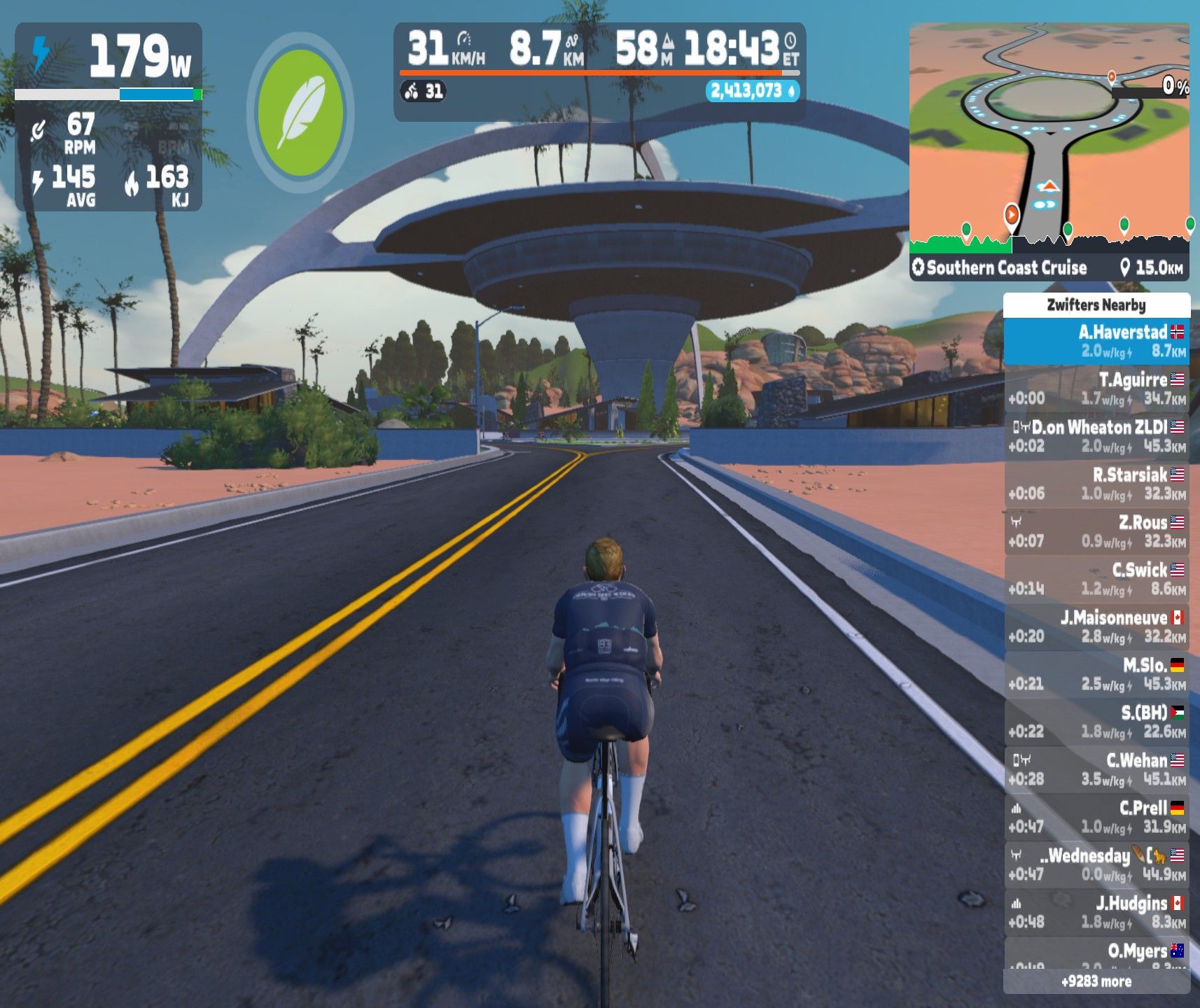Select T.Aguirre in Zwifters Nearby
Viewport: 1200px width, 1008px height.
click(1096, 388)
